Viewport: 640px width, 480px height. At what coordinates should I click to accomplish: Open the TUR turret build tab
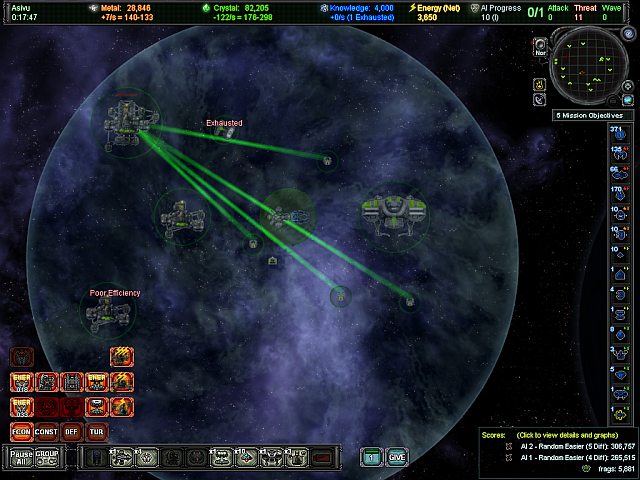97,432
